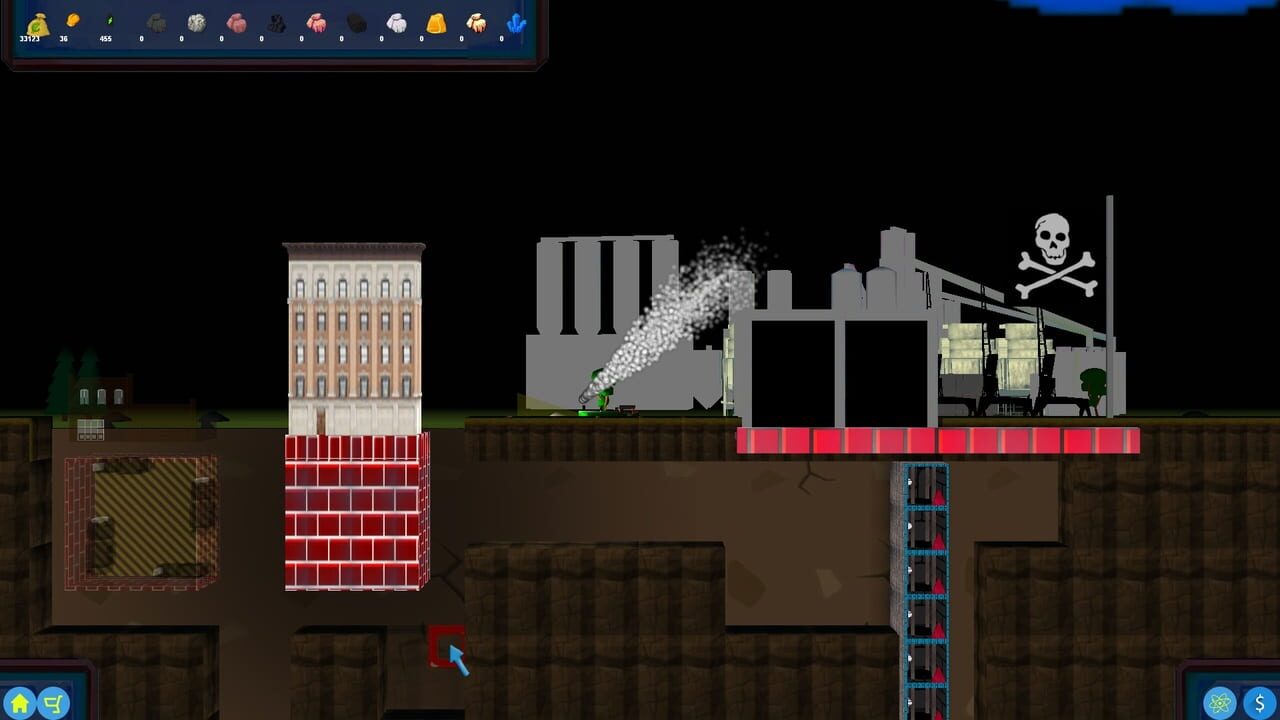Click the pink ore resource icon
The width and height of the screenshot is (1280, 720).
[236, 22]
